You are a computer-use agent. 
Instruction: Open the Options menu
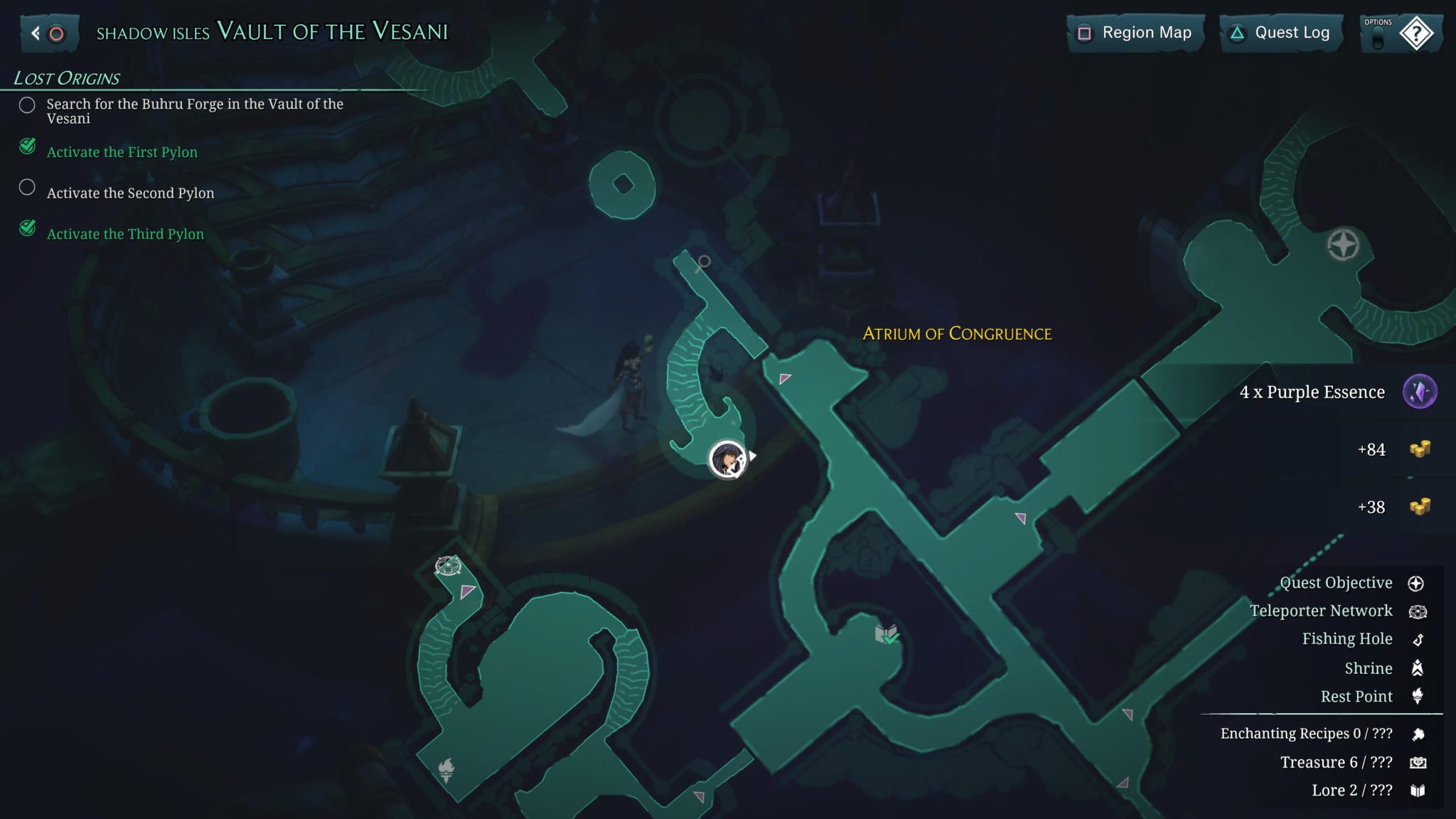(x=1376, y=32)
